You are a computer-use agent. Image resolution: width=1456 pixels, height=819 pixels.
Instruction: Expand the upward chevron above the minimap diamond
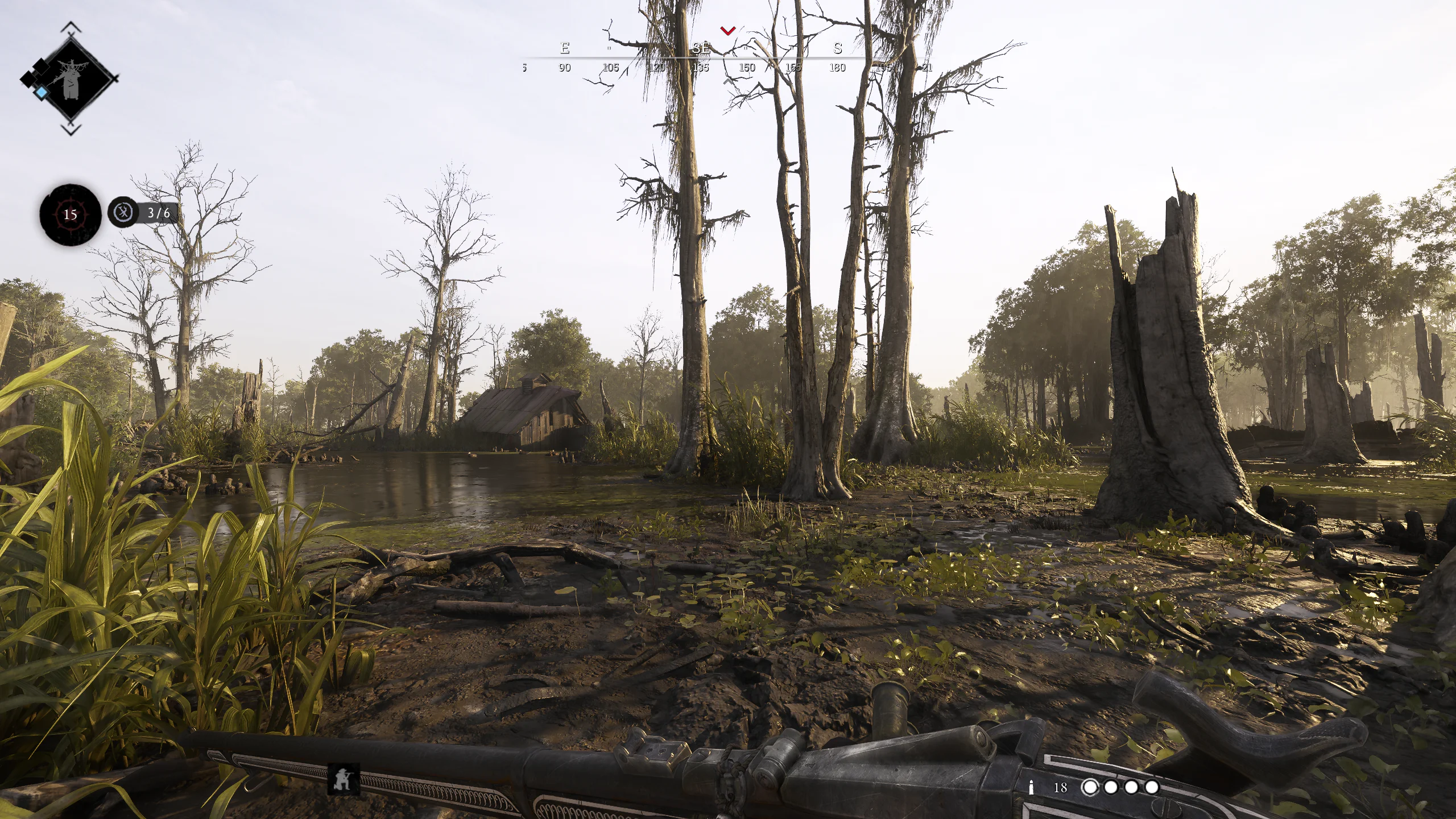(x=71, y=26)
